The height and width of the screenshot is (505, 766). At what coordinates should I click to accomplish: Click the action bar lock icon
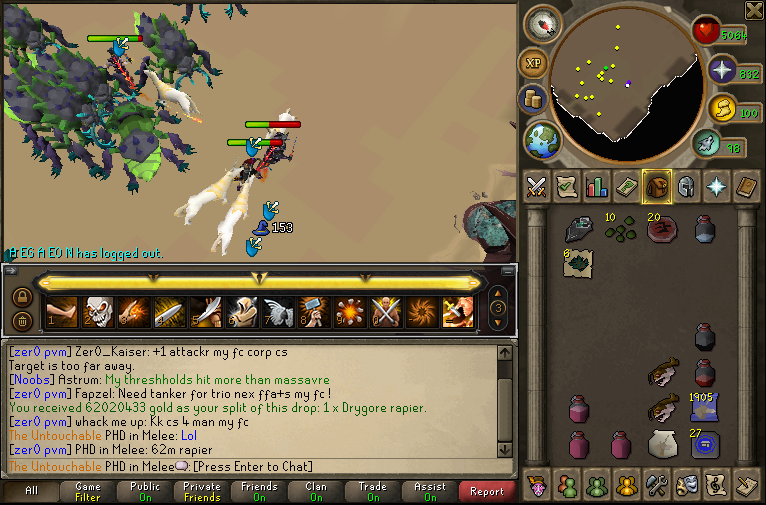[x=21, y=297]
